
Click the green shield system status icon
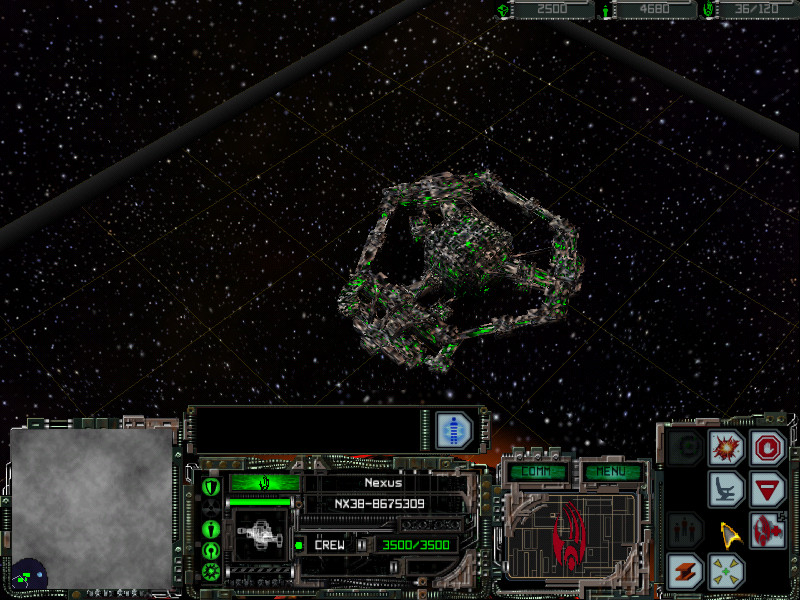(211, 487)
